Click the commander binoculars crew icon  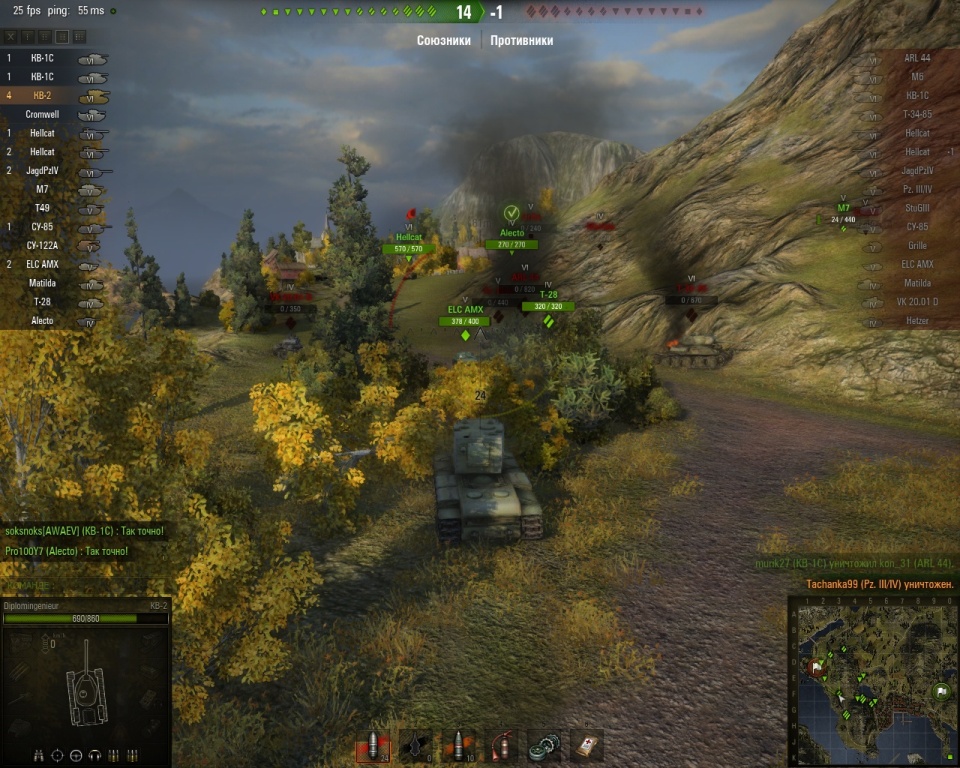[39, 755]
